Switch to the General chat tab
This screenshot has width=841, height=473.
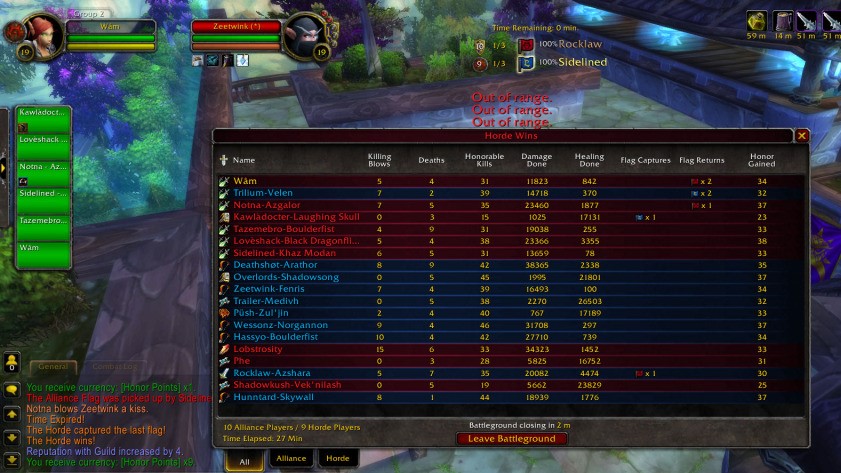click(51, 367)
